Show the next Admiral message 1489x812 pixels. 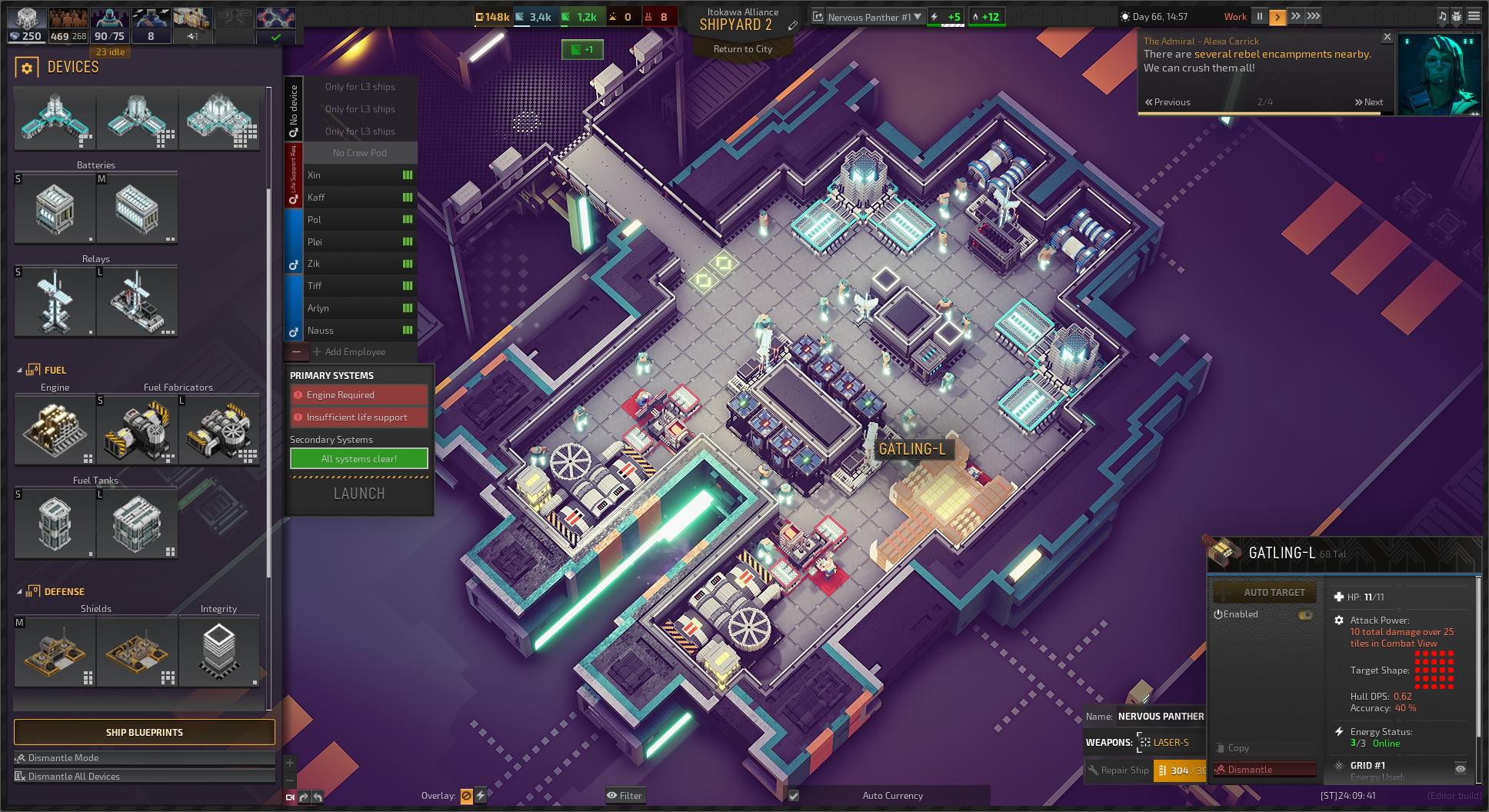(1369, 102)
